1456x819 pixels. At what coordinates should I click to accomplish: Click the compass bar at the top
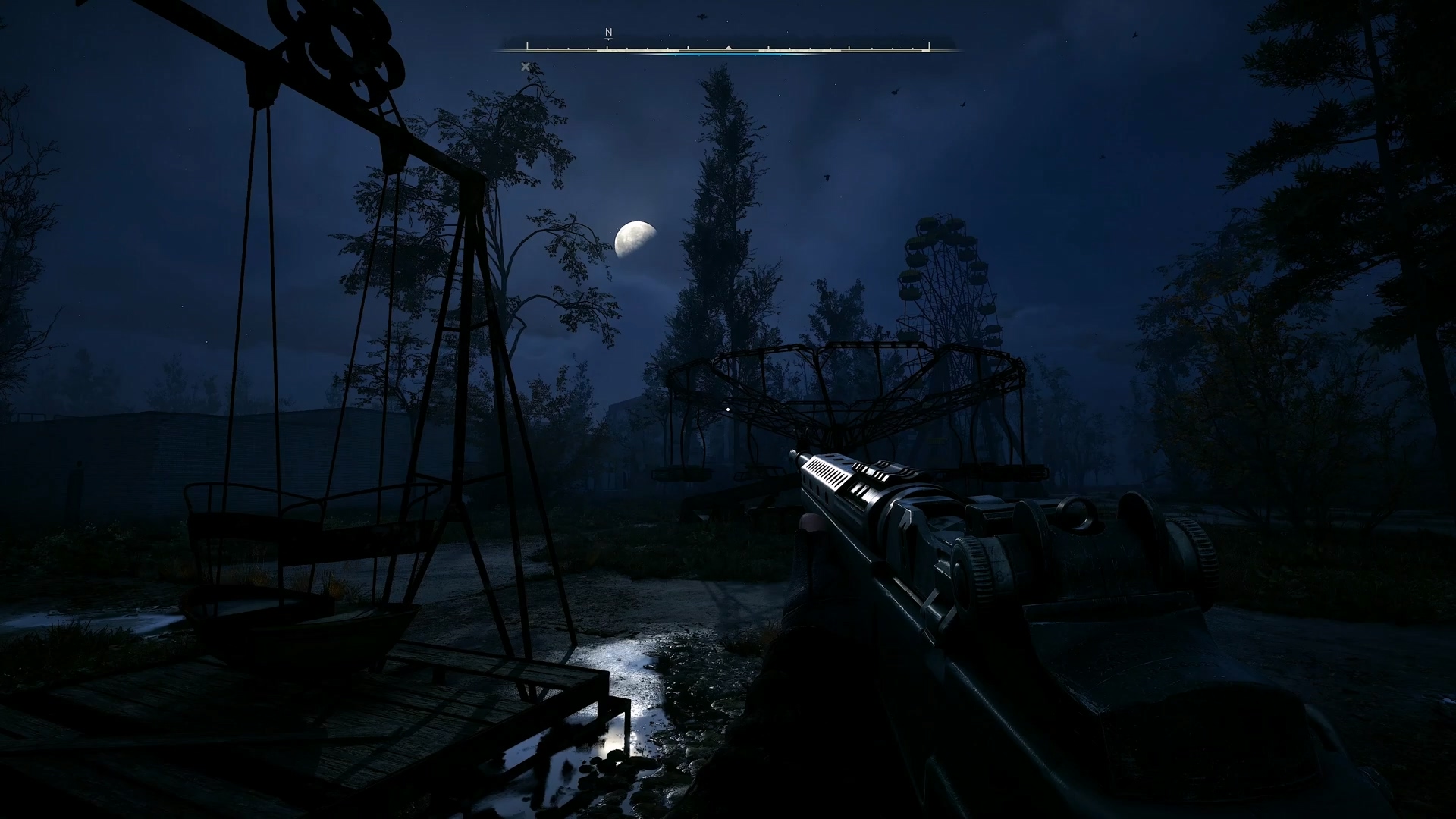[728, 49]
